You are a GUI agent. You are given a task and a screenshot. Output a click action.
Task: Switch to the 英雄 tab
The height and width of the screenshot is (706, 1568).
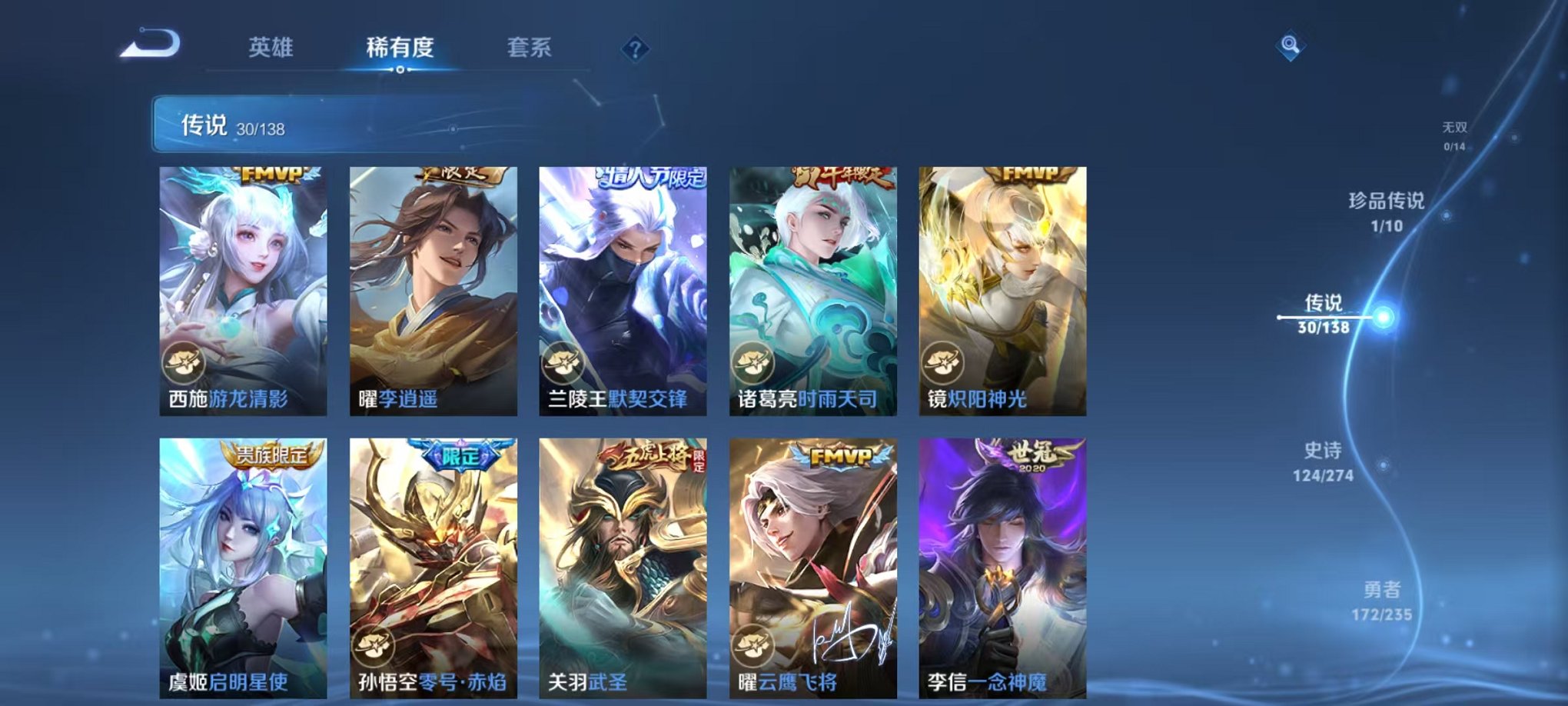(x=271, y=48)
